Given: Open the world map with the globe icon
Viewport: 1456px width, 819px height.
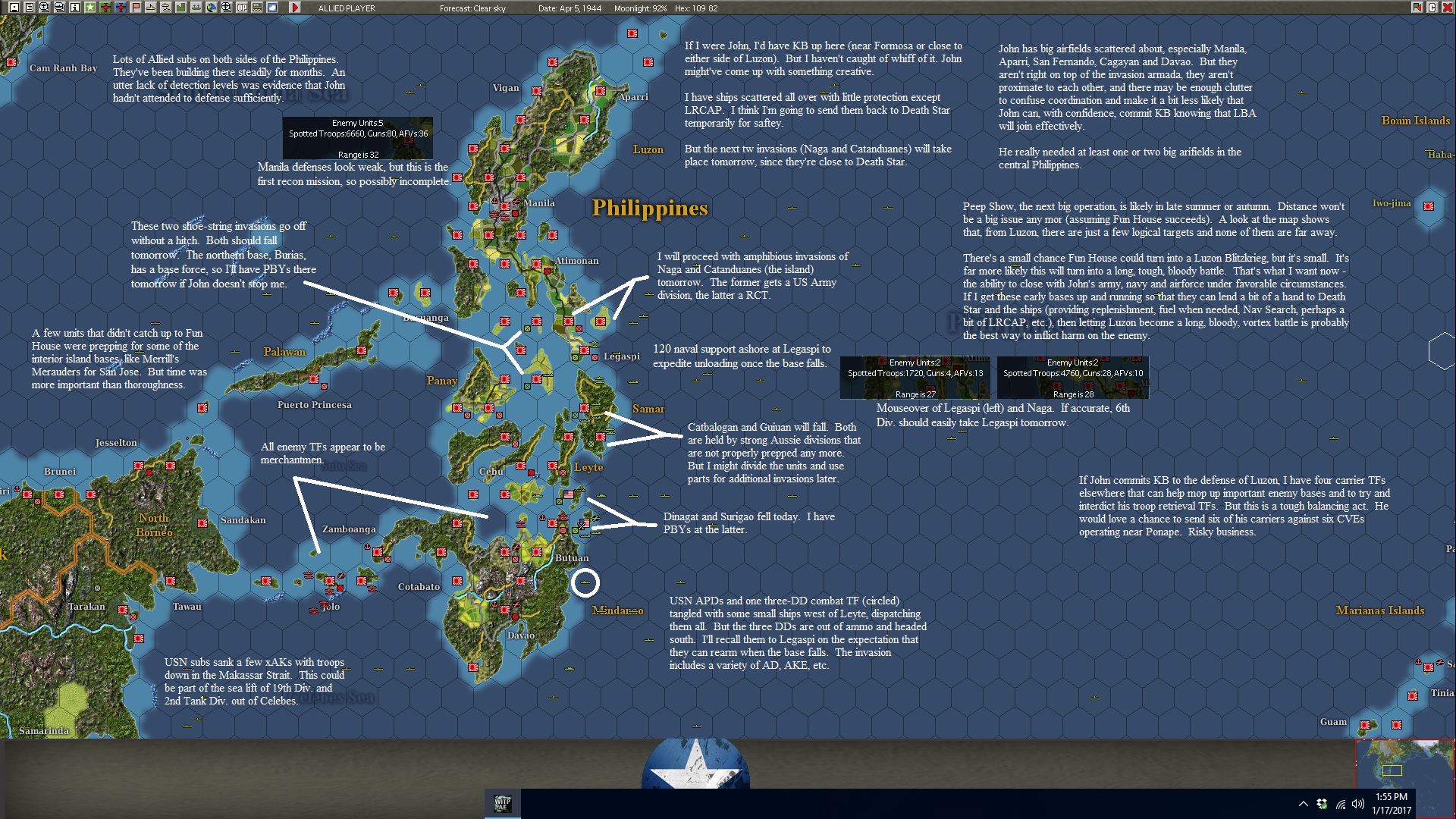Looking at the screenshot, I should [x=212, y=7].
